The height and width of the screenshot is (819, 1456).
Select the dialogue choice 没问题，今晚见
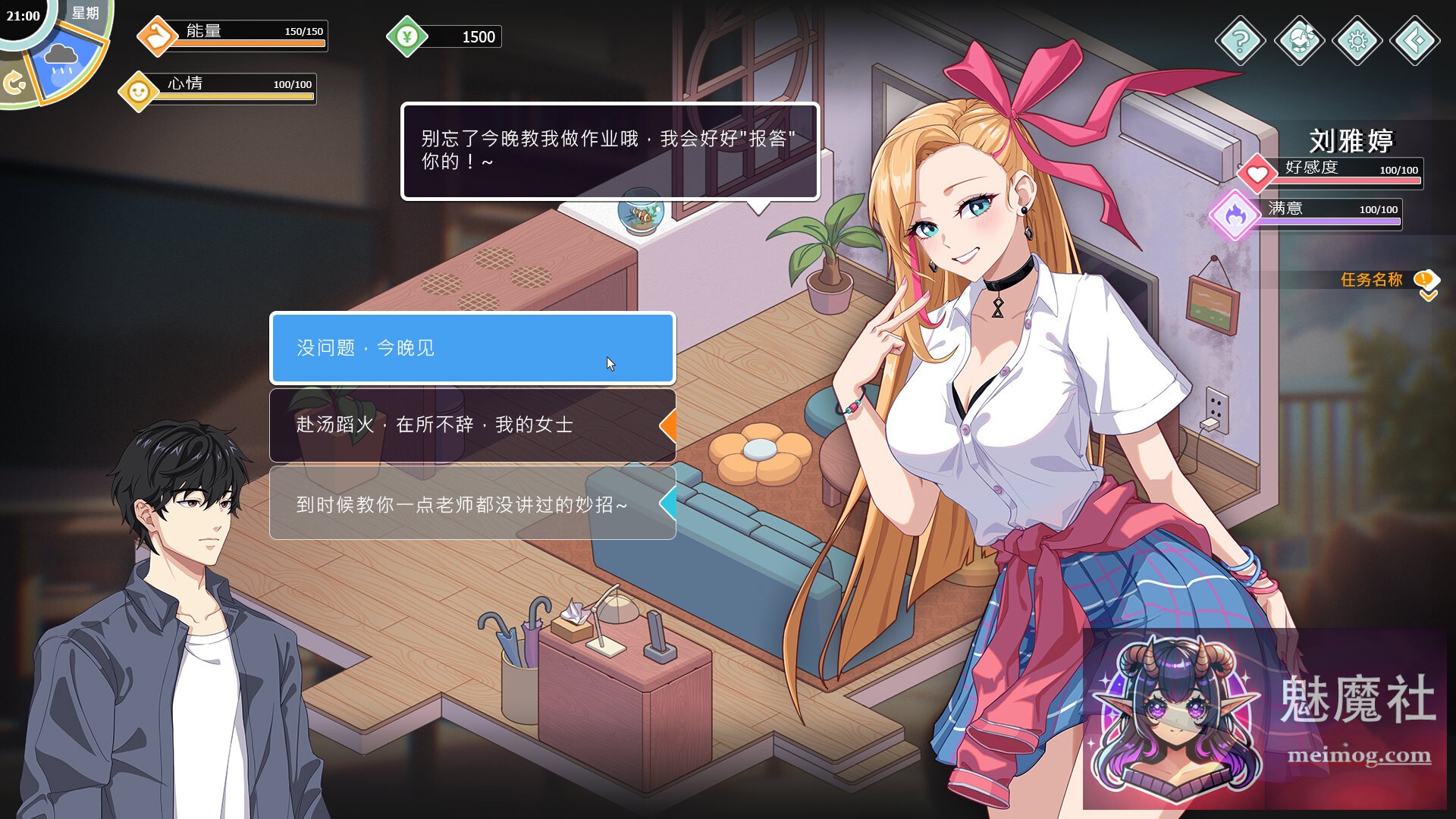point(470,349)
